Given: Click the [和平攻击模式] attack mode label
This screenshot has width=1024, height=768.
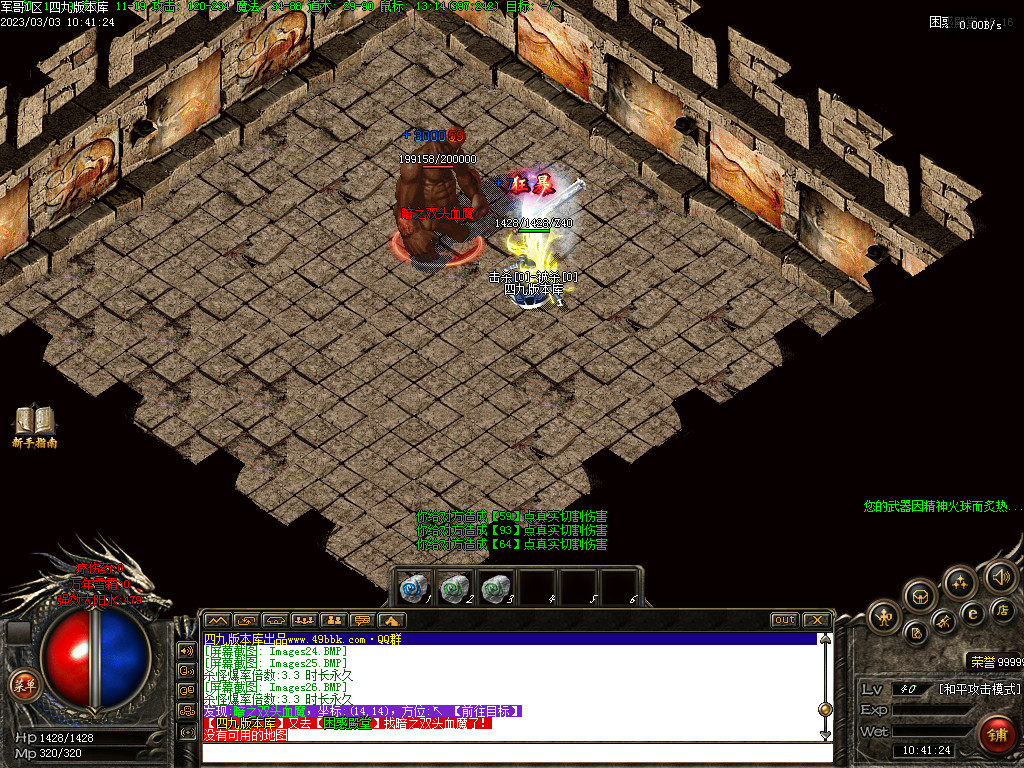Looking at the screenshot, I should (979, 689).
